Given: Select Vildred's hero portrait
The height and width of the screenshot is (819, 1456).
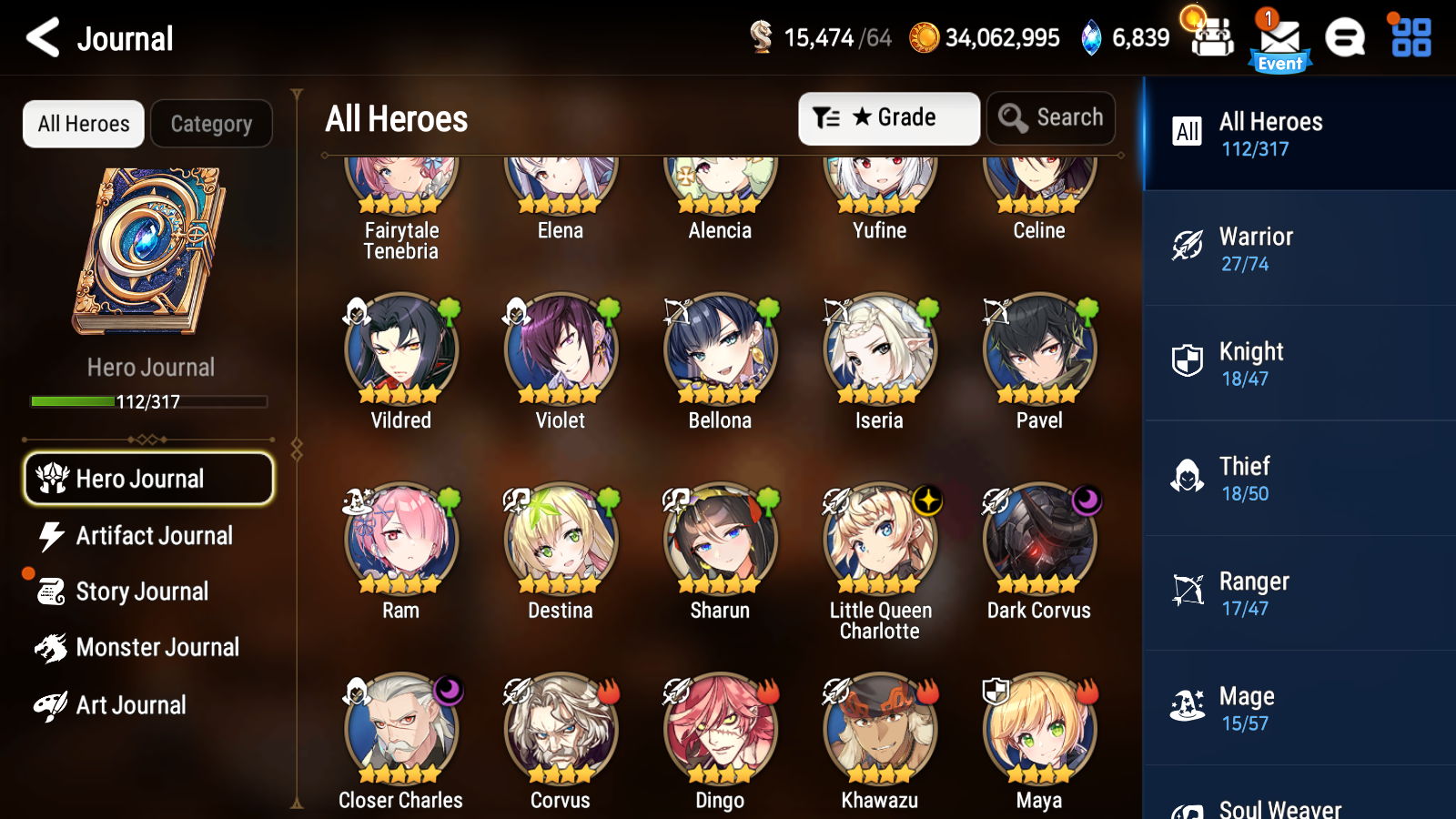Looking at the screenshot, I should tap(400, 349).
